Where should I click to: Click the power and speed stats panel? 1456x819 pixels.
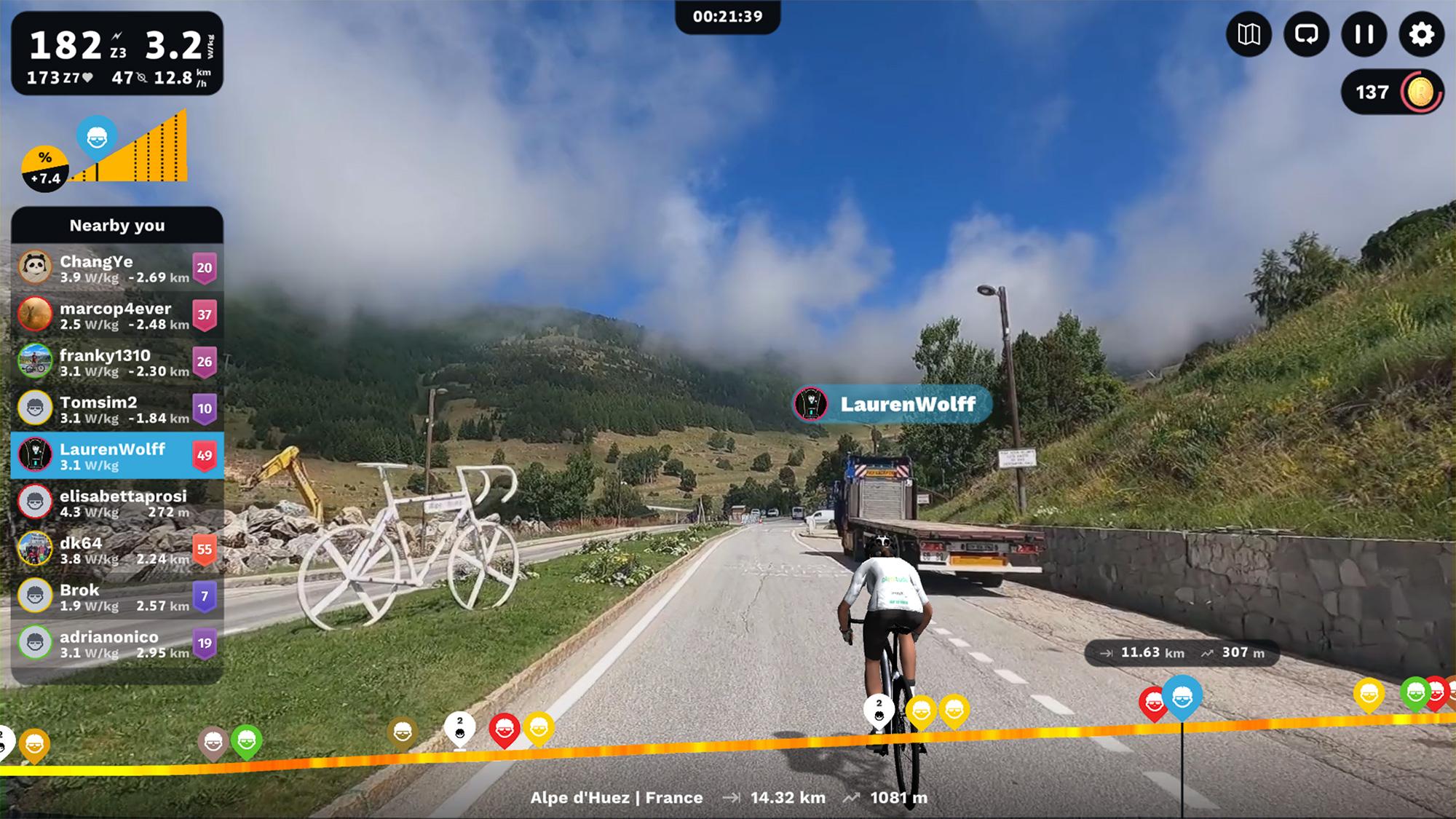coord(116,53)
